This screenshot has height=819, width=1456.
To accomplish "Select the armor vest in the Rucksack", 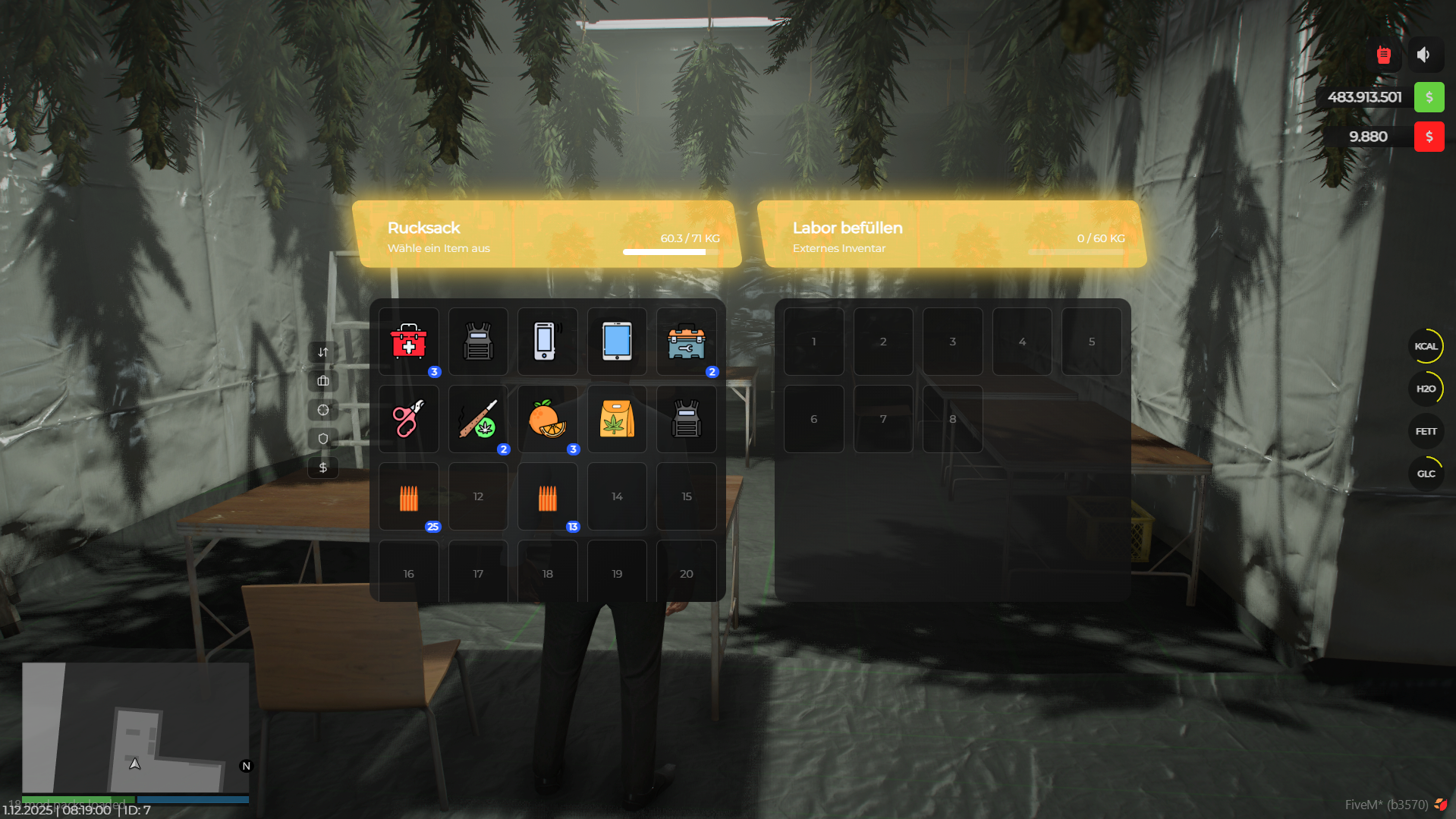I will (x=478, y=342).
